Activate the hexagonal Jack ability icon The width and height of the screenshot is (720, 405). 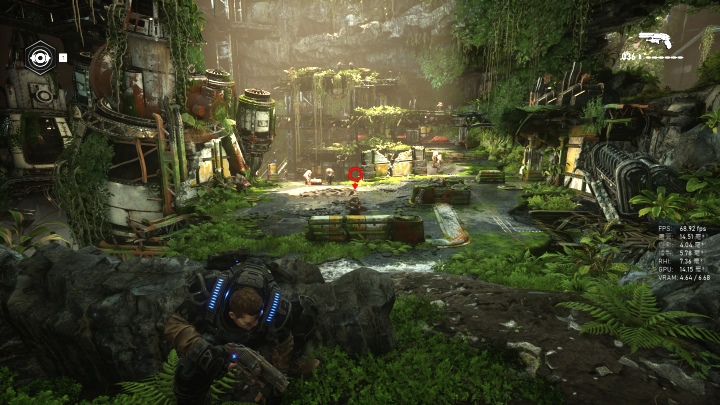tap(39, 57)
